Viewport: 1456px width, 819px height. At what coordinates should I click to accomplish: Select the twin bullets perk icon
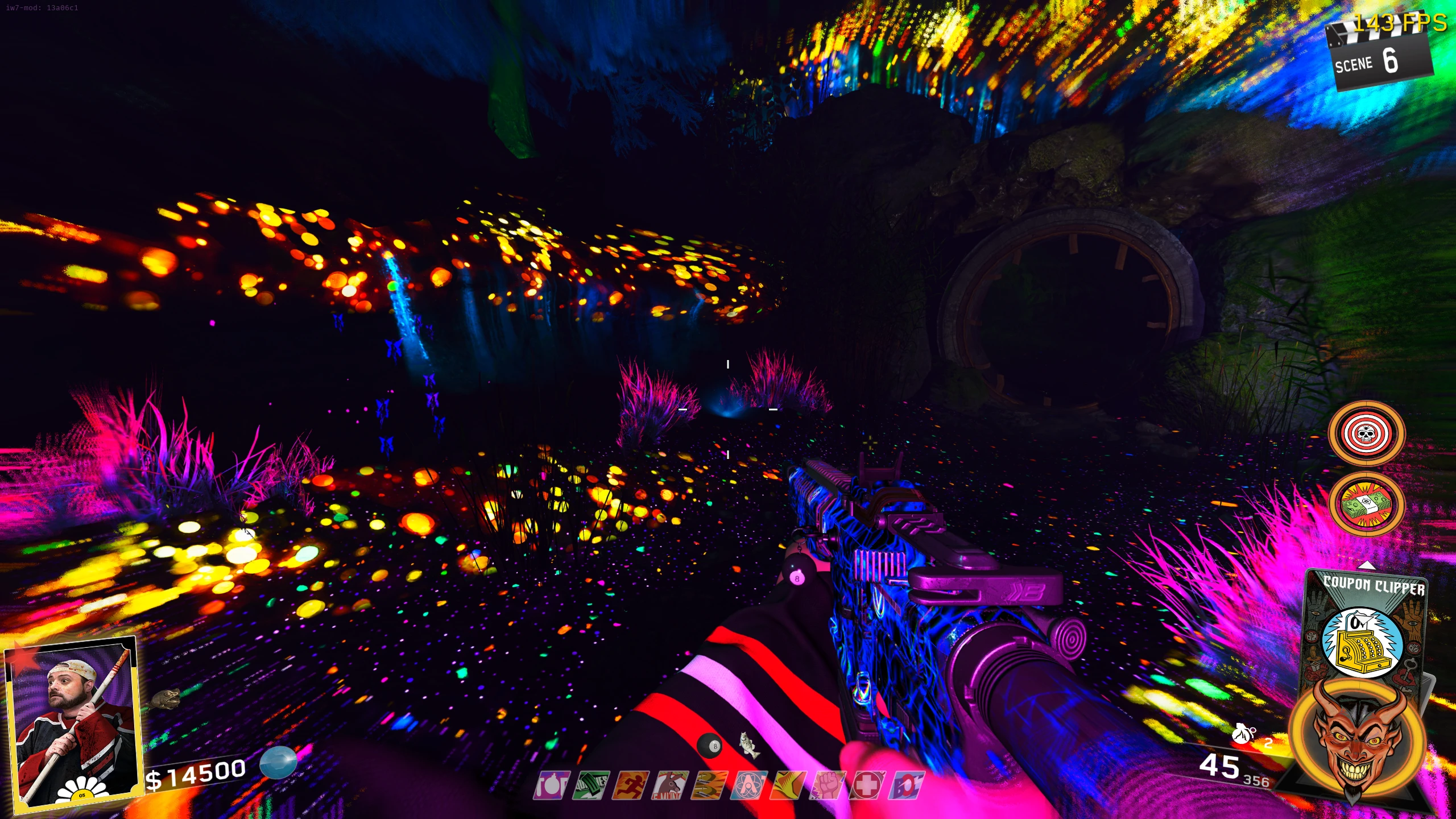[709, 785]
